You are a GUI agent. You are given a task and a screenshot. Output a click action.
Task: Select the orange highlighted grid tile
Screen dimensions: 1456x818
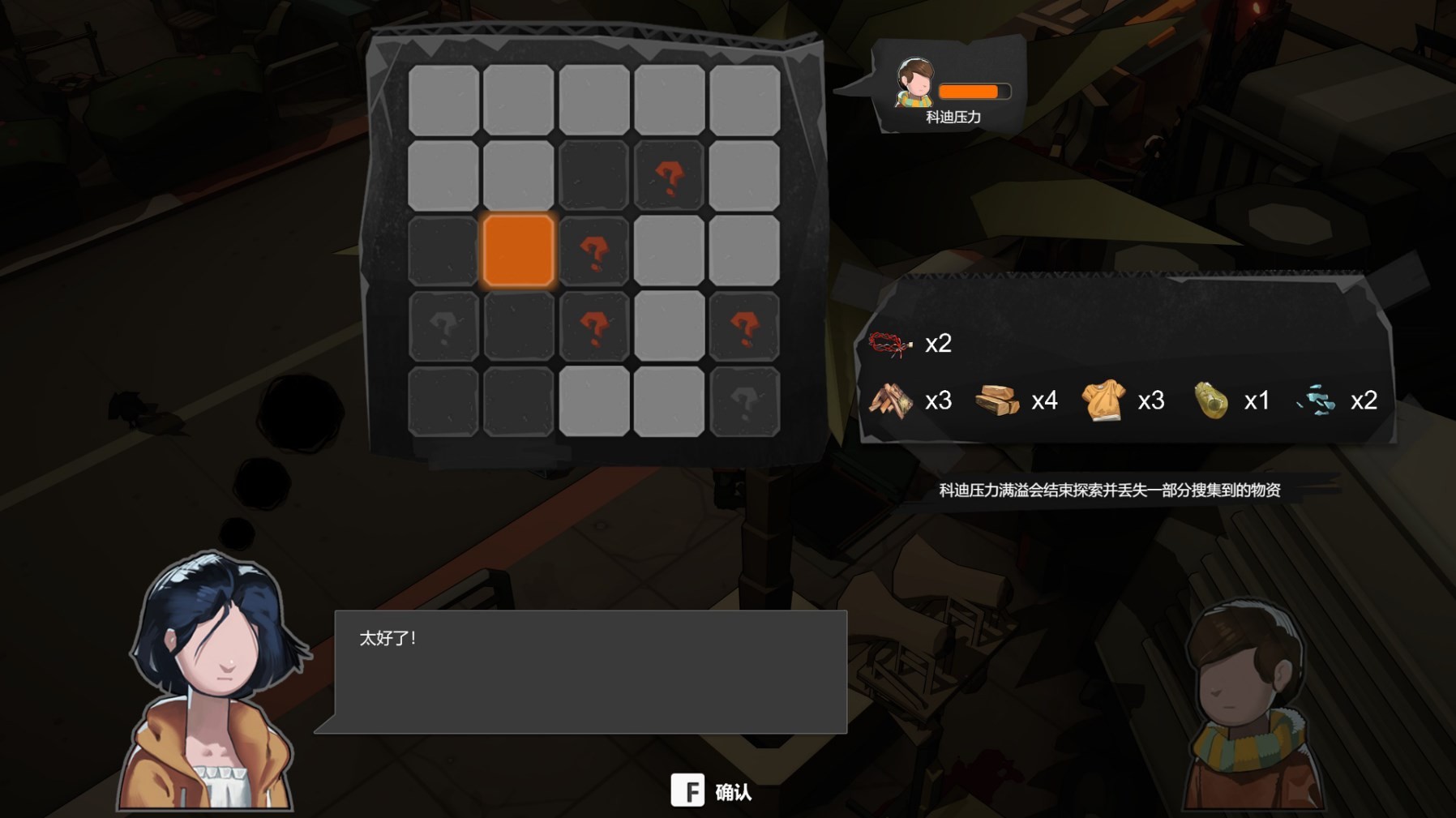click(x=519, y=251)
